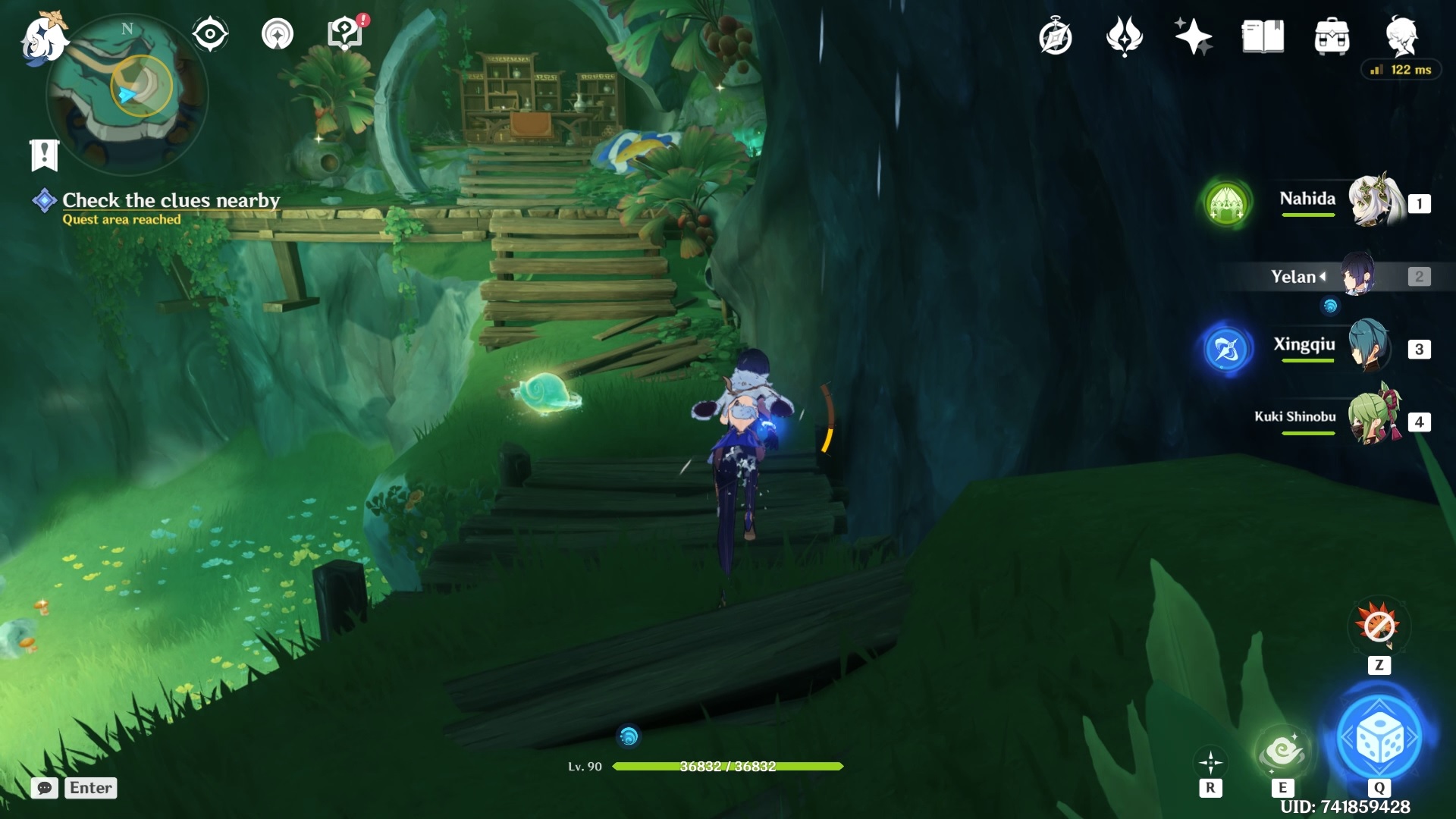Open the quest journal exclamation banner

point(45,154)
